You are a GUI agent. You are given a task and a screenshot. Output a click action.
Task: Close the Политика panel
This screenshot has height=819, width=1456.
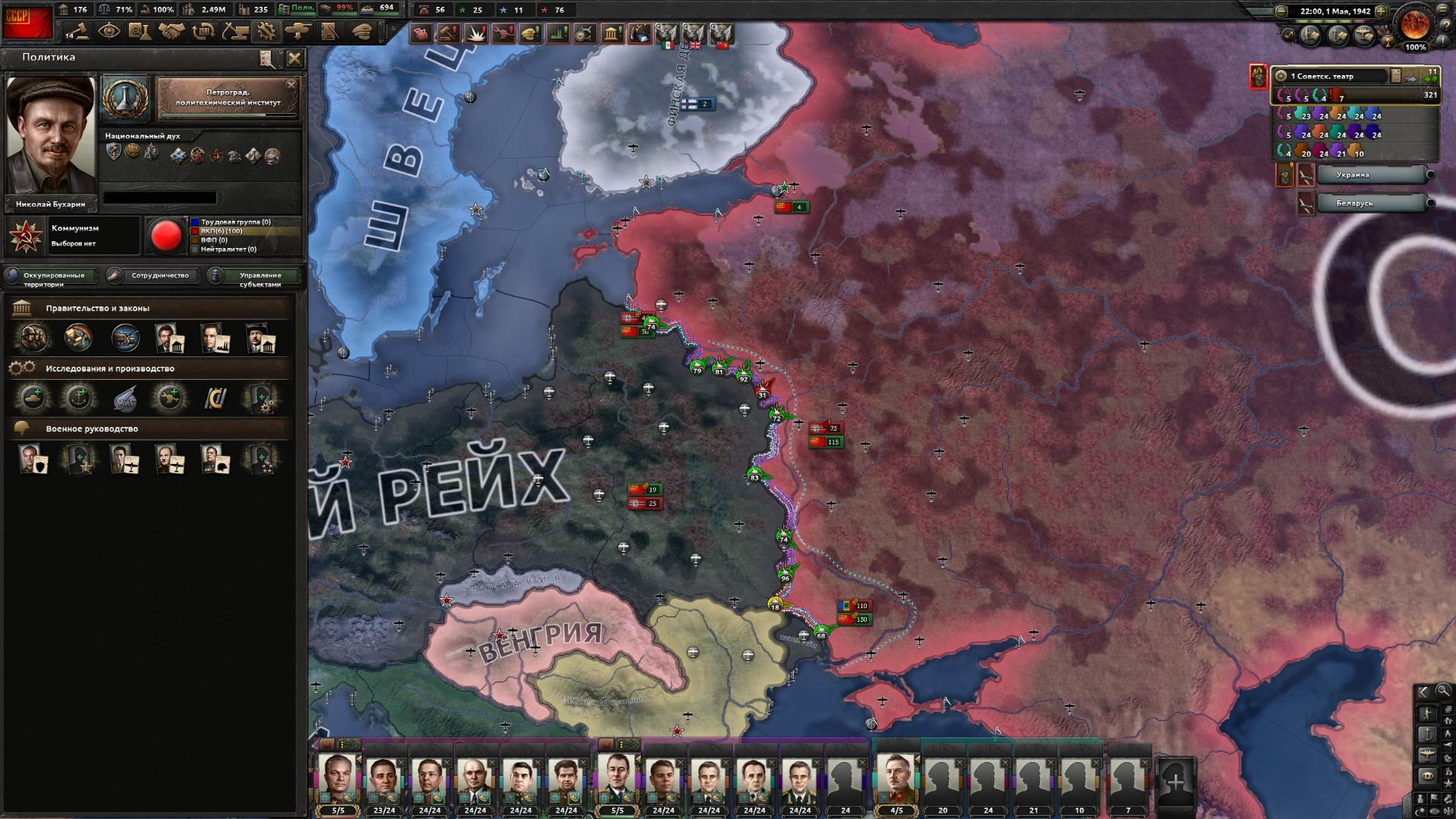pos(295,58)
